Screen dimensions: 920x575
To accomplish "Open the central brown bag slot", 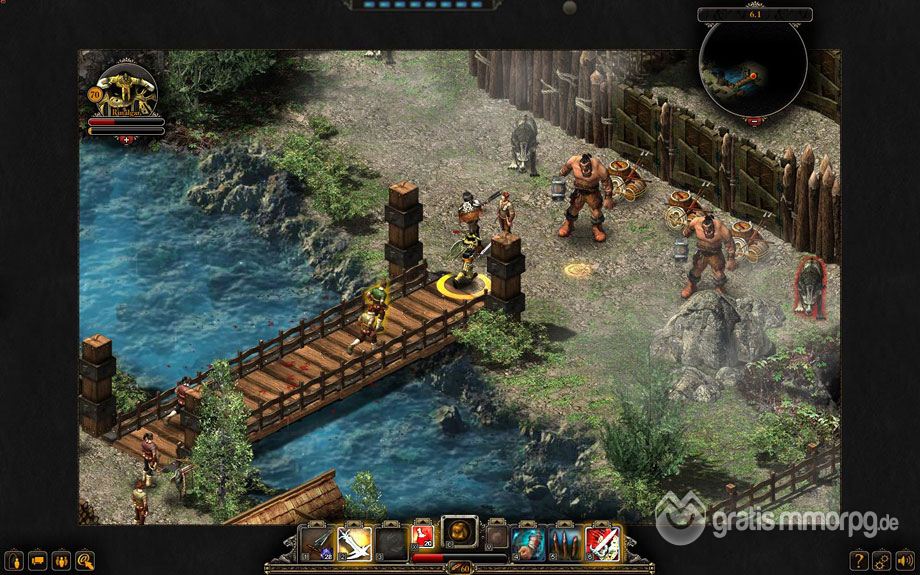I will tap(460, 537).
